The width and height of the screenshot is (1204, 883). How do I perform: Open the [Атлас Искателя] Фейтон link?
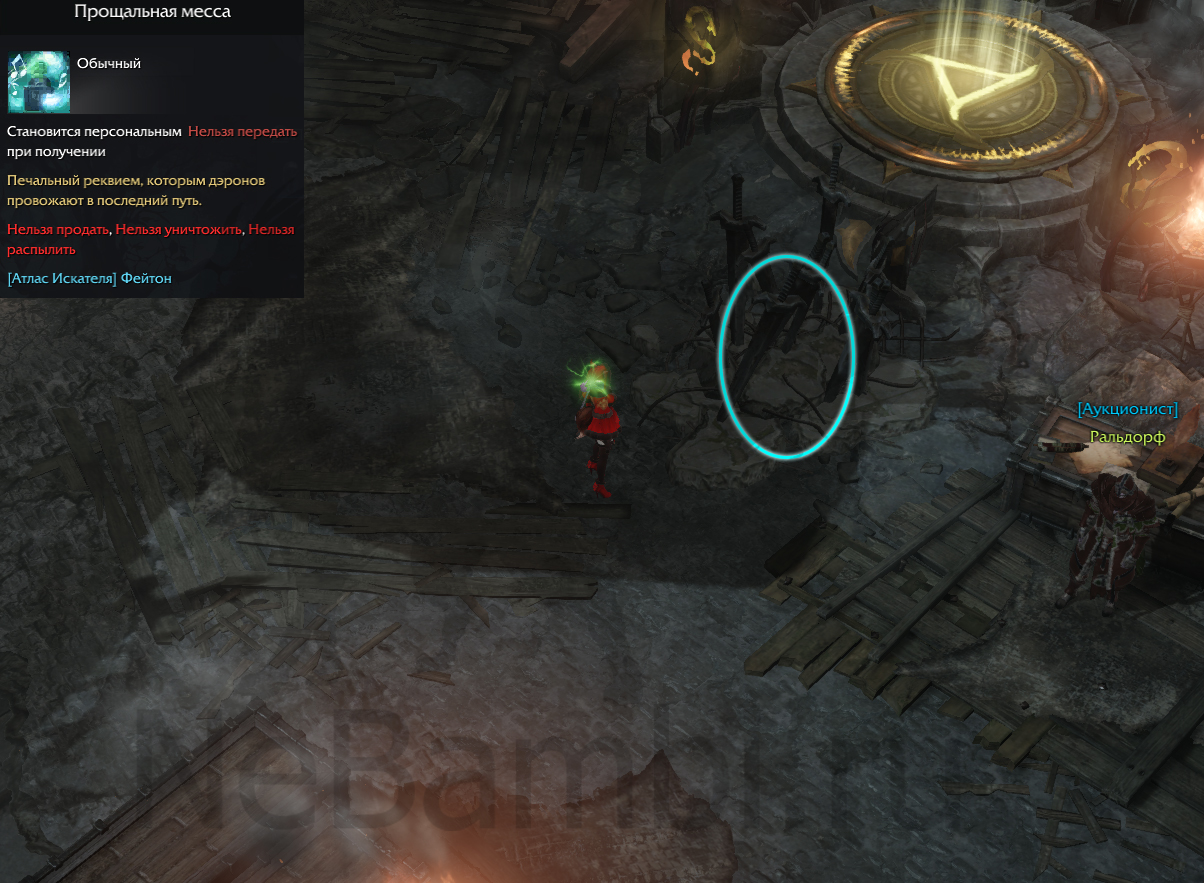[x=89, y=278]
